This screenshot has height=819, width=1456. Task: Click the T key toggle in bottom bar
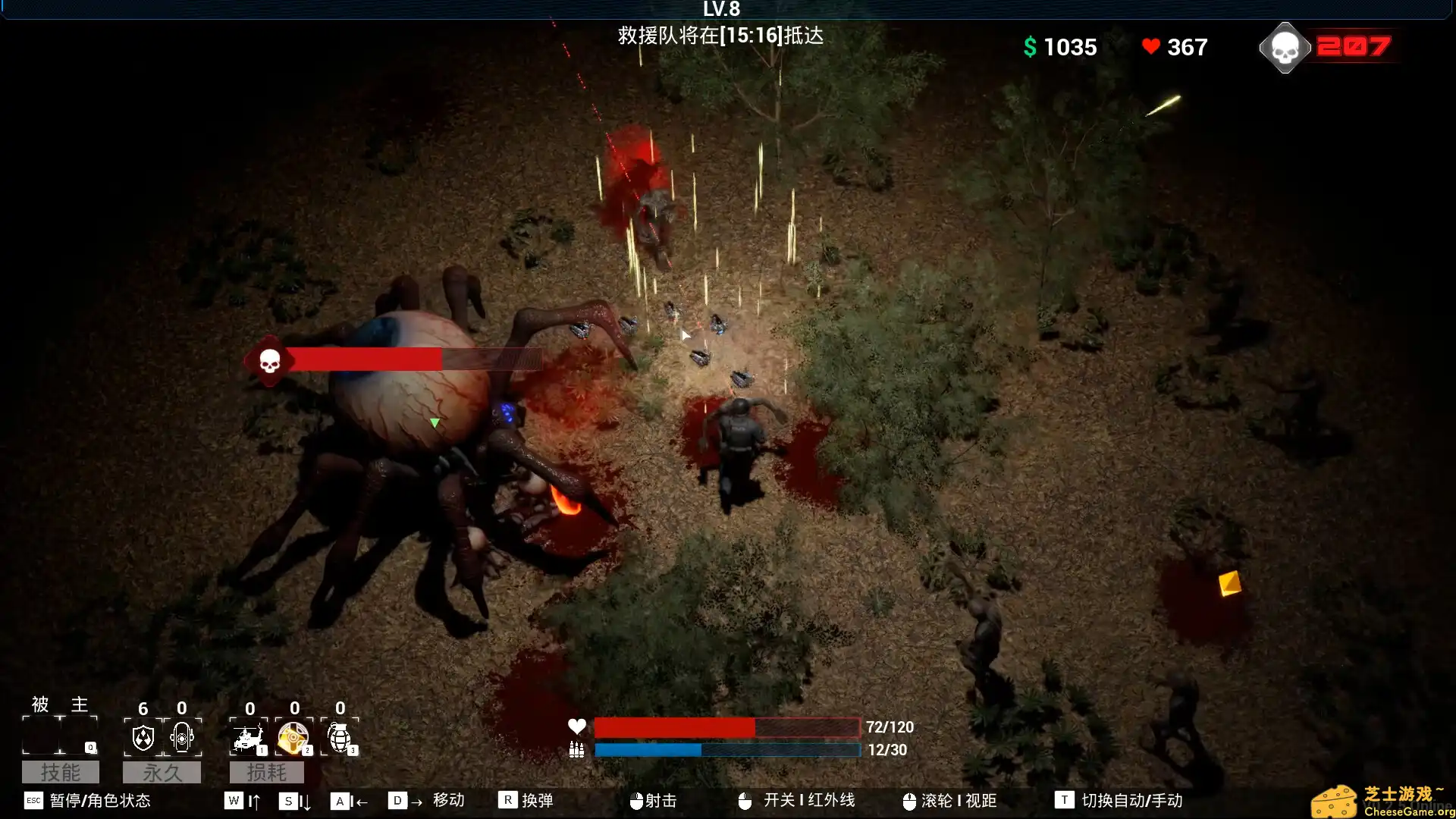click(1064, 799)
